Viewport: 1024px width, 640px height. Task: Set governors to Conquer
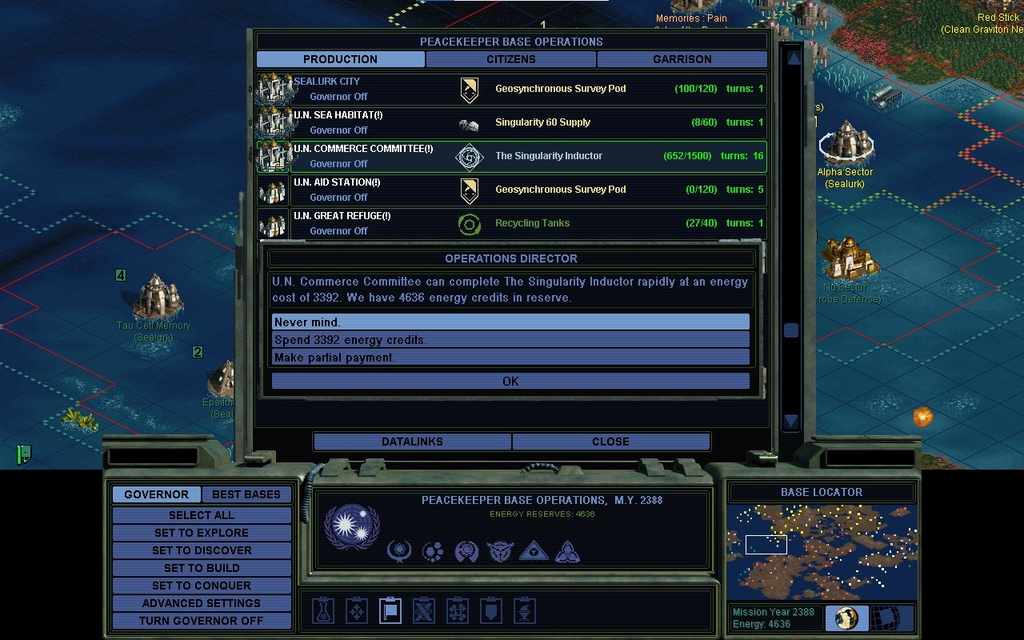[x=201, y=586]
